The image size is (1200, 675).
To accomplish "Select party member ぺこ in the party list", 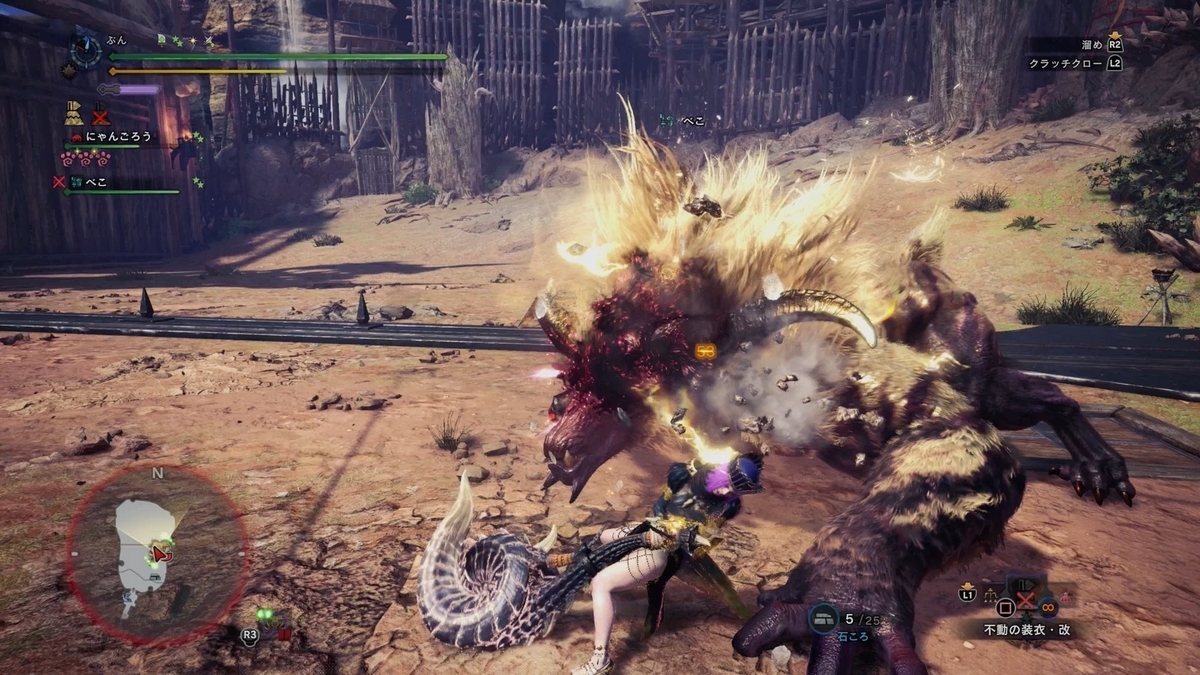I will point(96,182).
